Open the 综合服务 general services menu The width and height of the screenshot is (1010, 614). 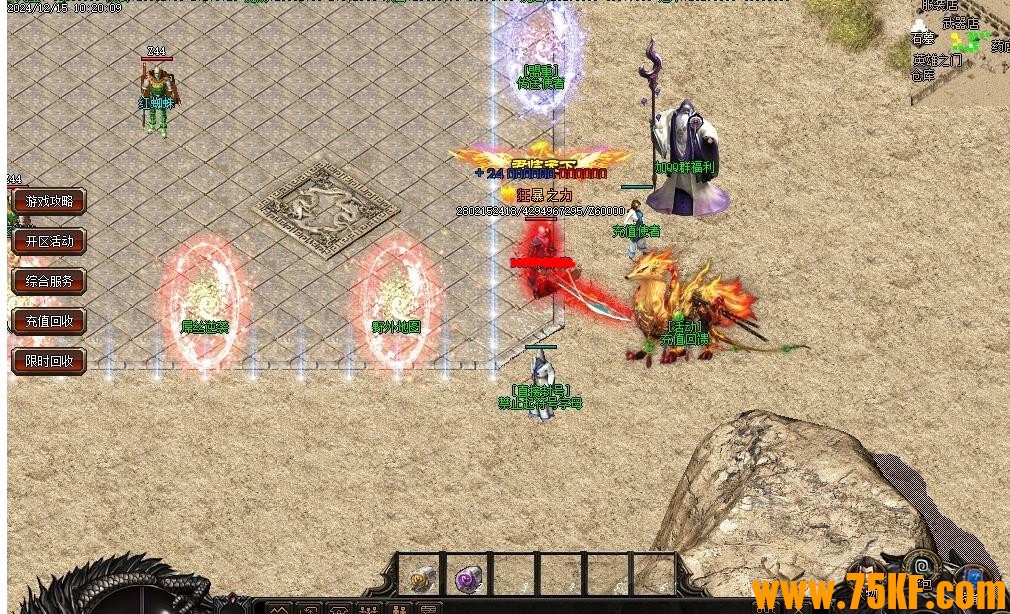point(49,281)
